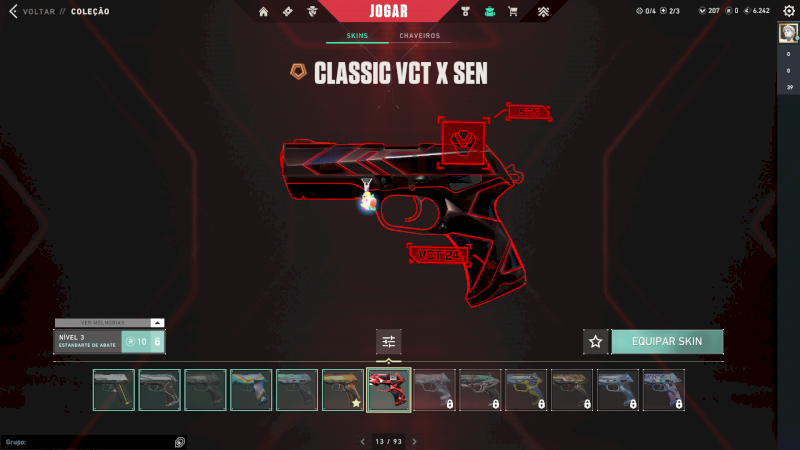Open the store cart icon

point(513,12)
